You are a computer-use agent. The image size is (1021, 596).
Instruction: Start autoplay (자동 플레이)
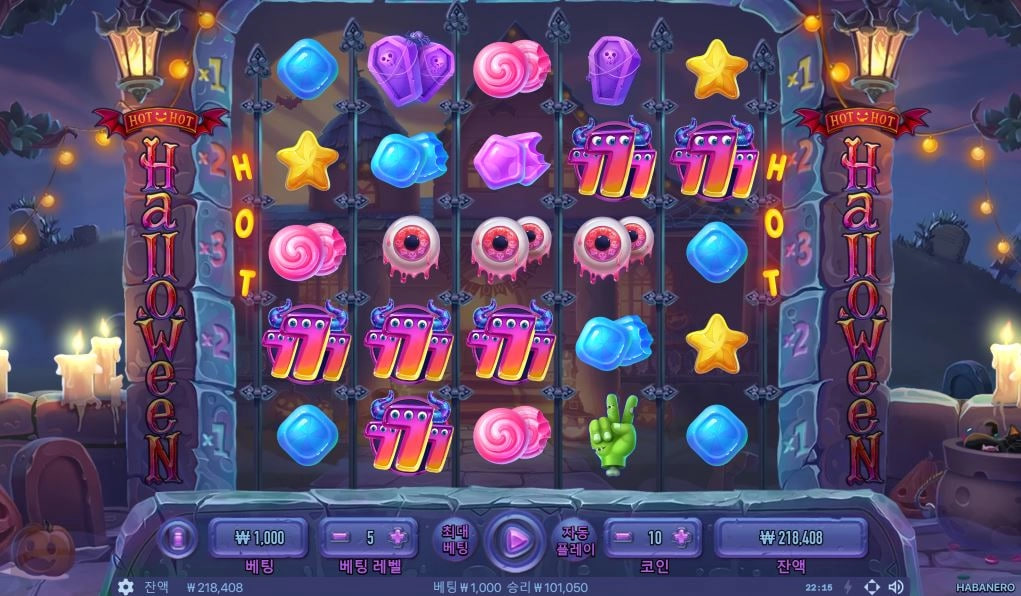pyautogui.click(x=575, y=540)
